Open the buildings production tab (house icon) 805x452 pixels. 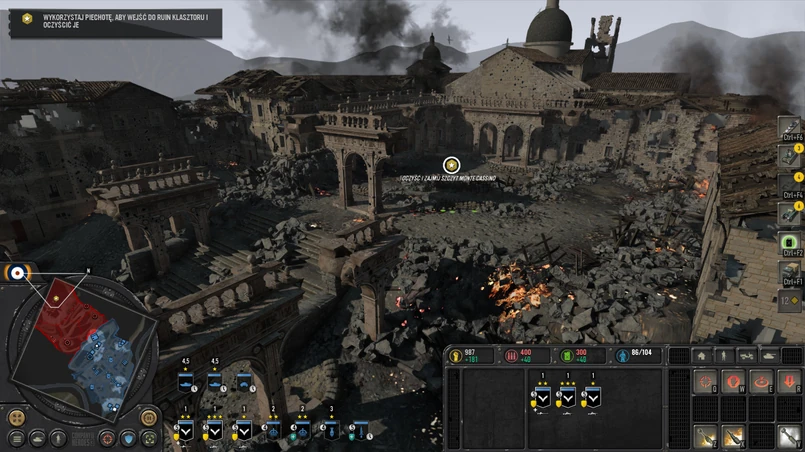point(701,355)
